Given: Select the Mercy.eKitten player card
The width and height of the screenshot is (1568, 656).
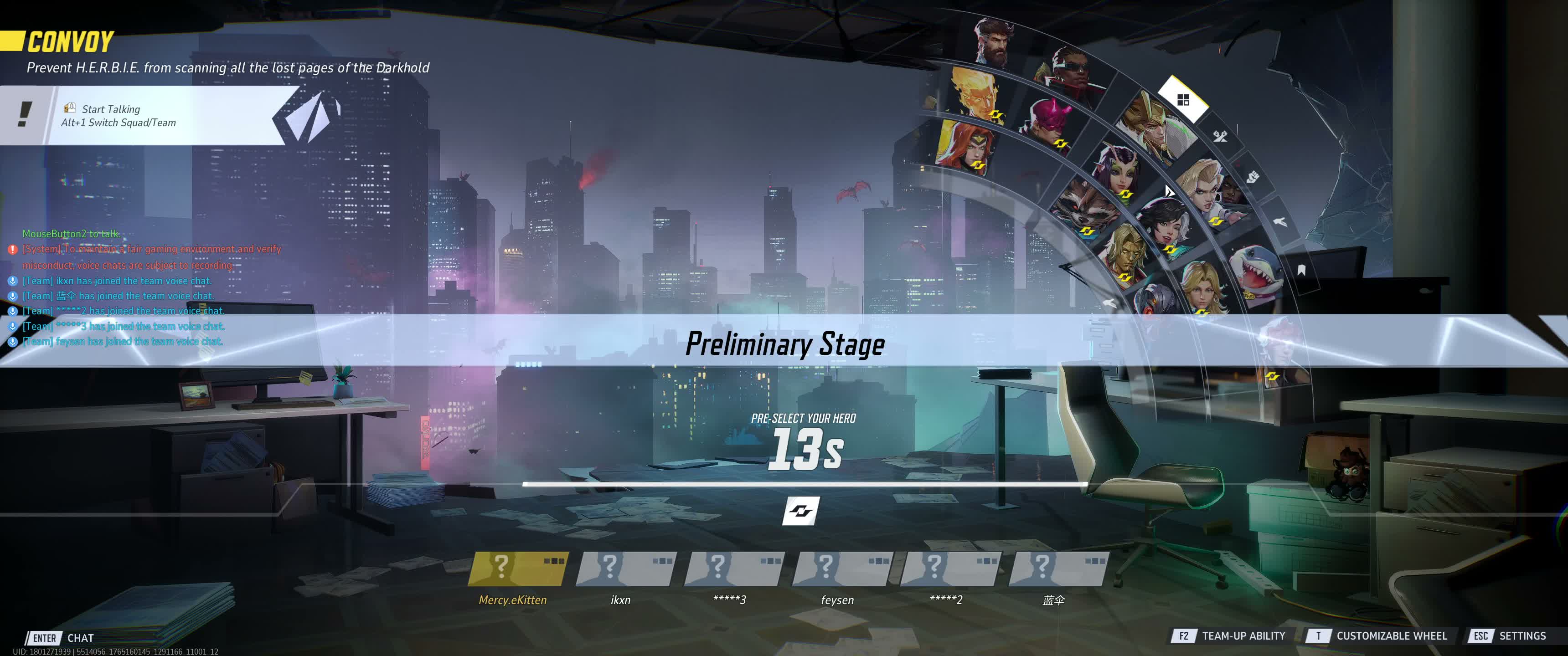Looking at the screenshot, I should (517, 569).
